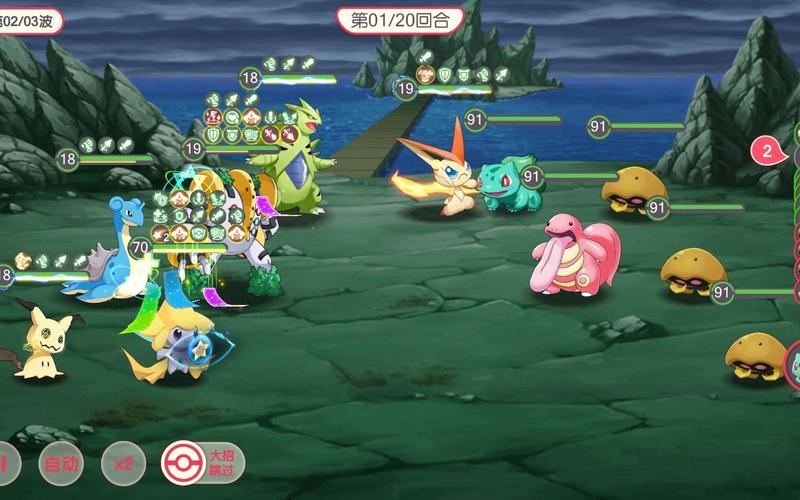Select the Bulbasaur portrait in turn order
800x500 pixels.
793,363
